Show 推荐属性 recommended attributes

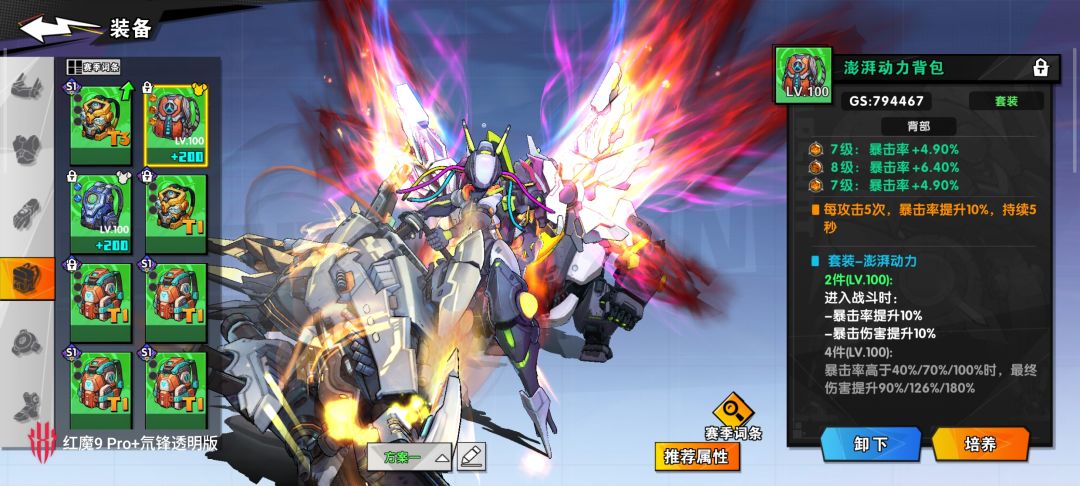pyautogui.click(x=698, y=458)
